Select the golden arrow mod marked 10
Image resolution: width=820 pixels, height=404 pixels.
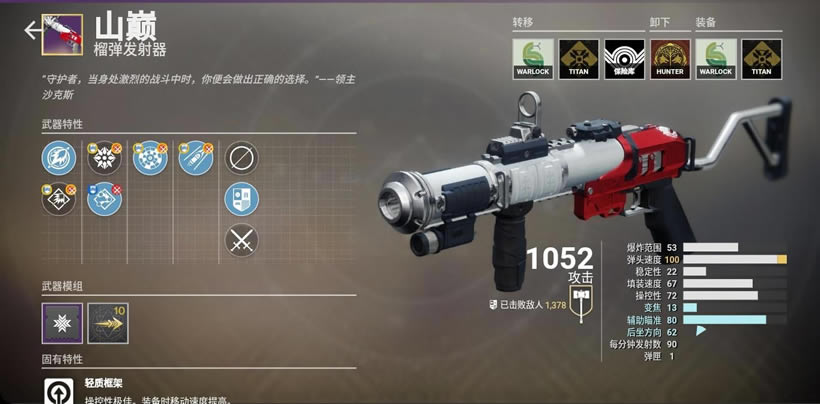[107, 323]
